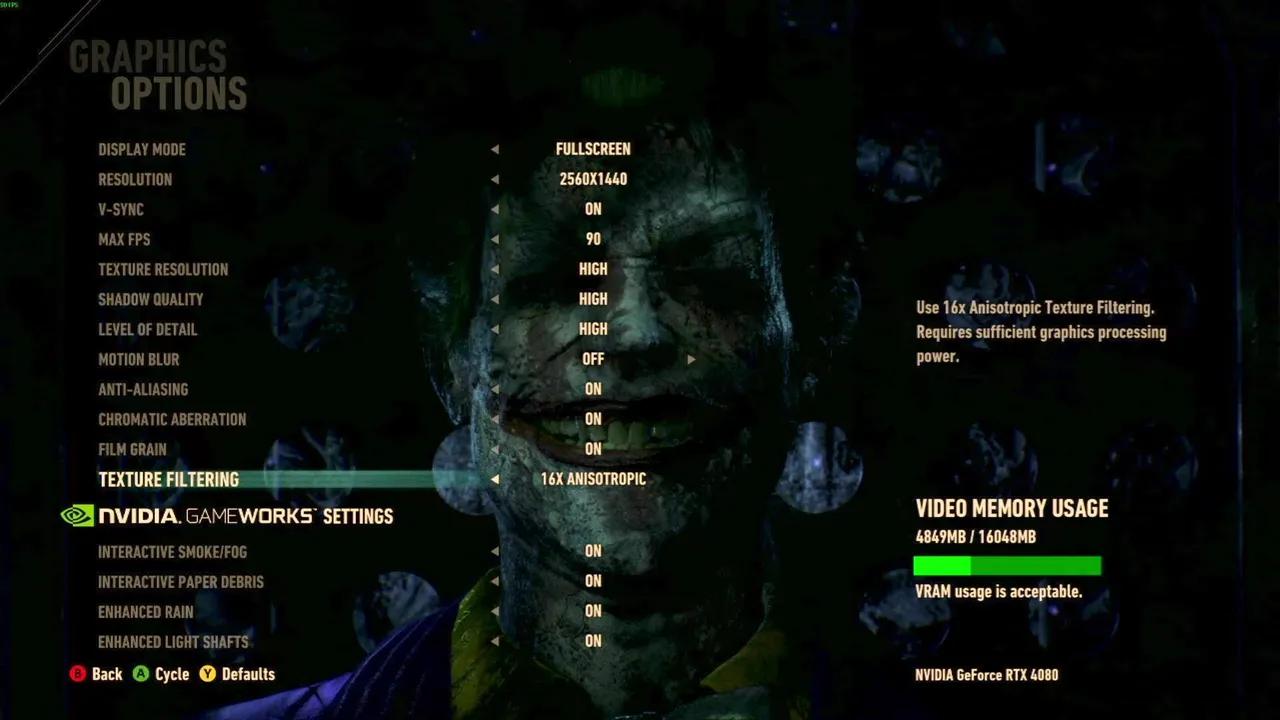Toggle Enhanced Light Shafts option
The image size is (1280, 720).
click(x=173, y=641)
